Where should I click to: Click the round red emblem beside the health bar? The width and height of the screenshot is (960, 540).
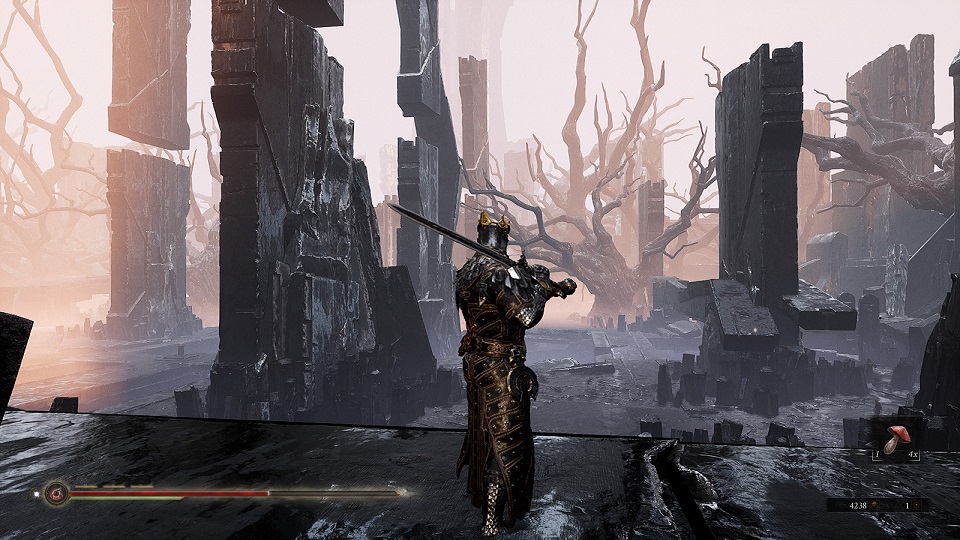(x=54, y=492)
